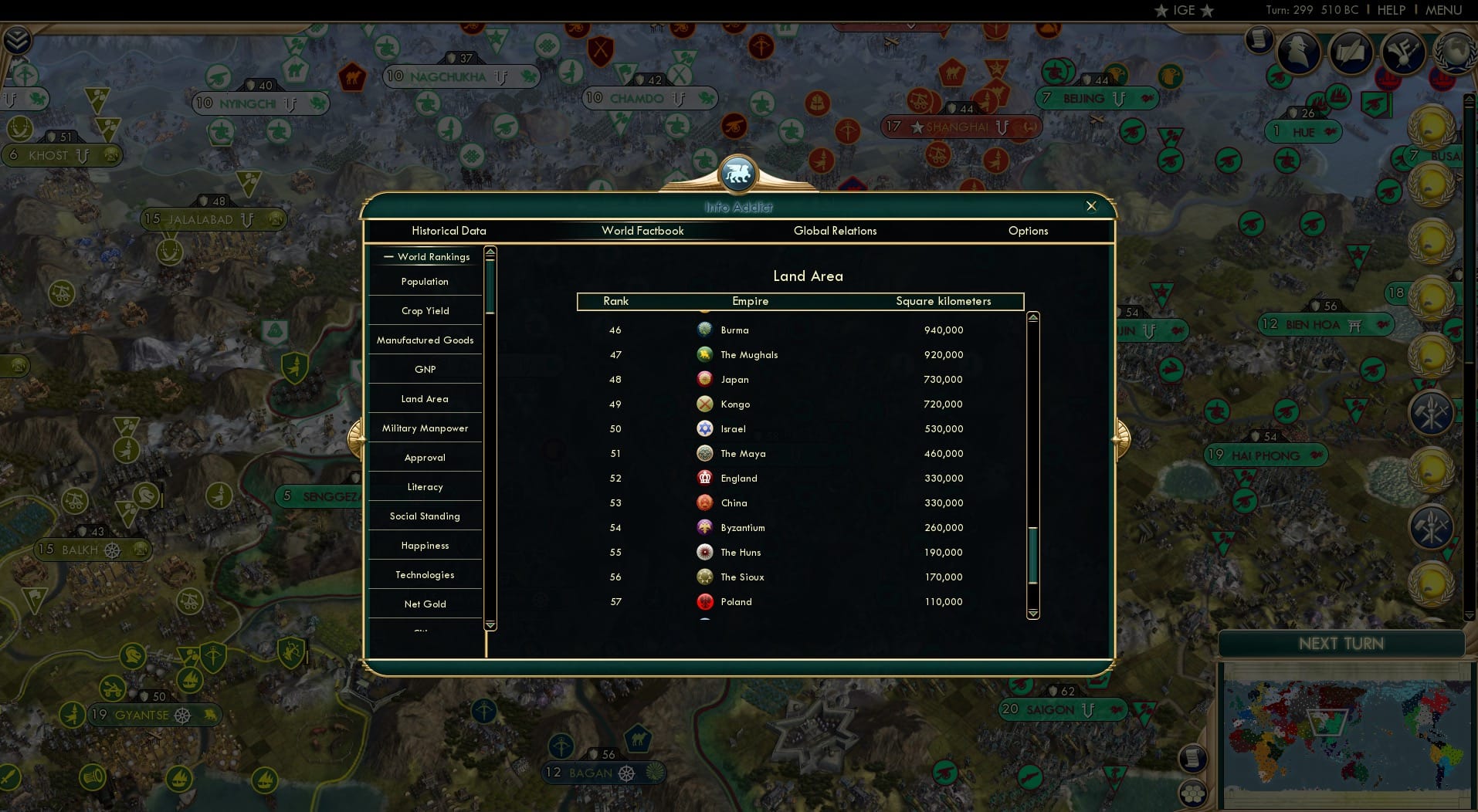
Task: Open the Global Relations tab
Action: click(835, 231)
